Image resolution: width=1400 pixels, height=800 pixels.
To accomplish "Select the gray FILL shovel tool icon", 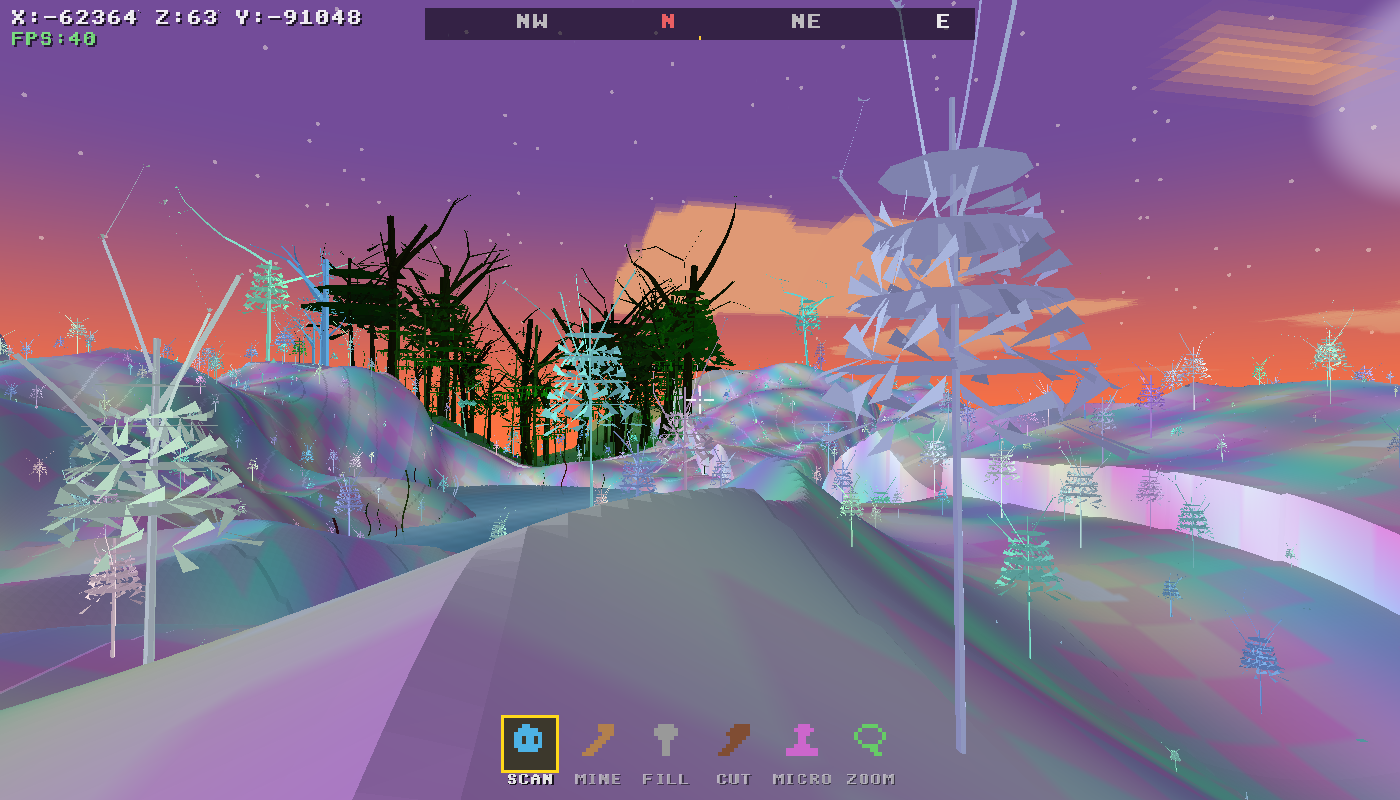I will [667, 742].
